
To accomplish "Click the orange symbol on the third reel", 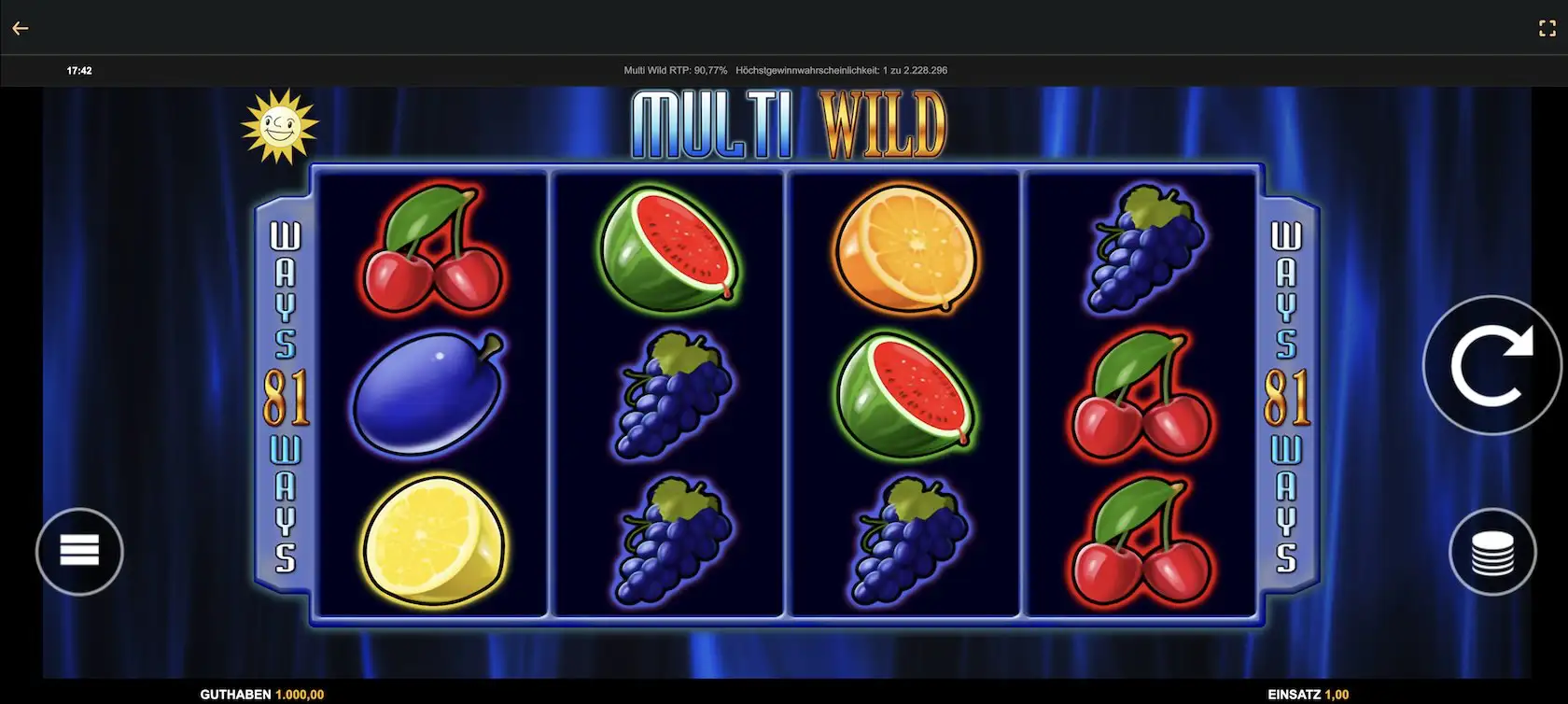I will 903,247.
